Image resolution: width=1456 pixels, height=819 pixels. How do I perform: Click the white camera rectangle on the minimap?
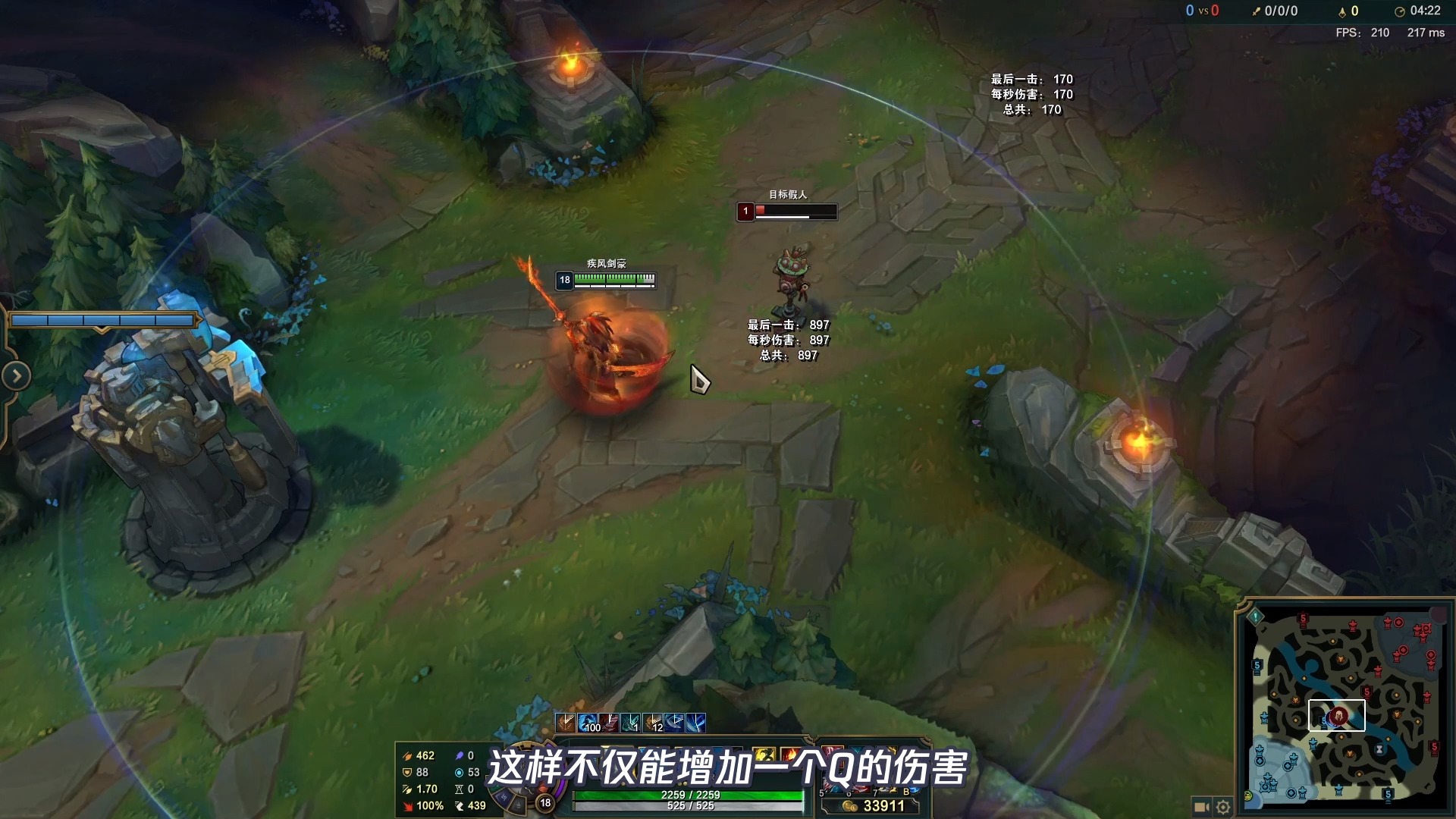click(1338, 714)
